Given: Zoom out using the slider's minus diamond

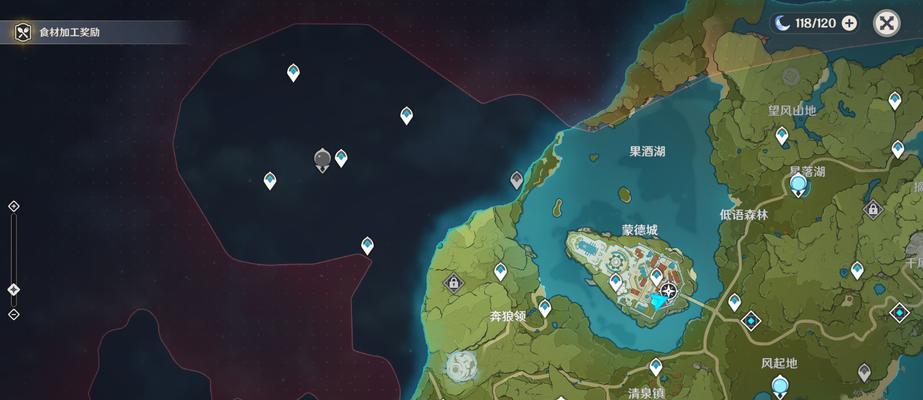Looking at the screenshot, I should tap(13, 314).
